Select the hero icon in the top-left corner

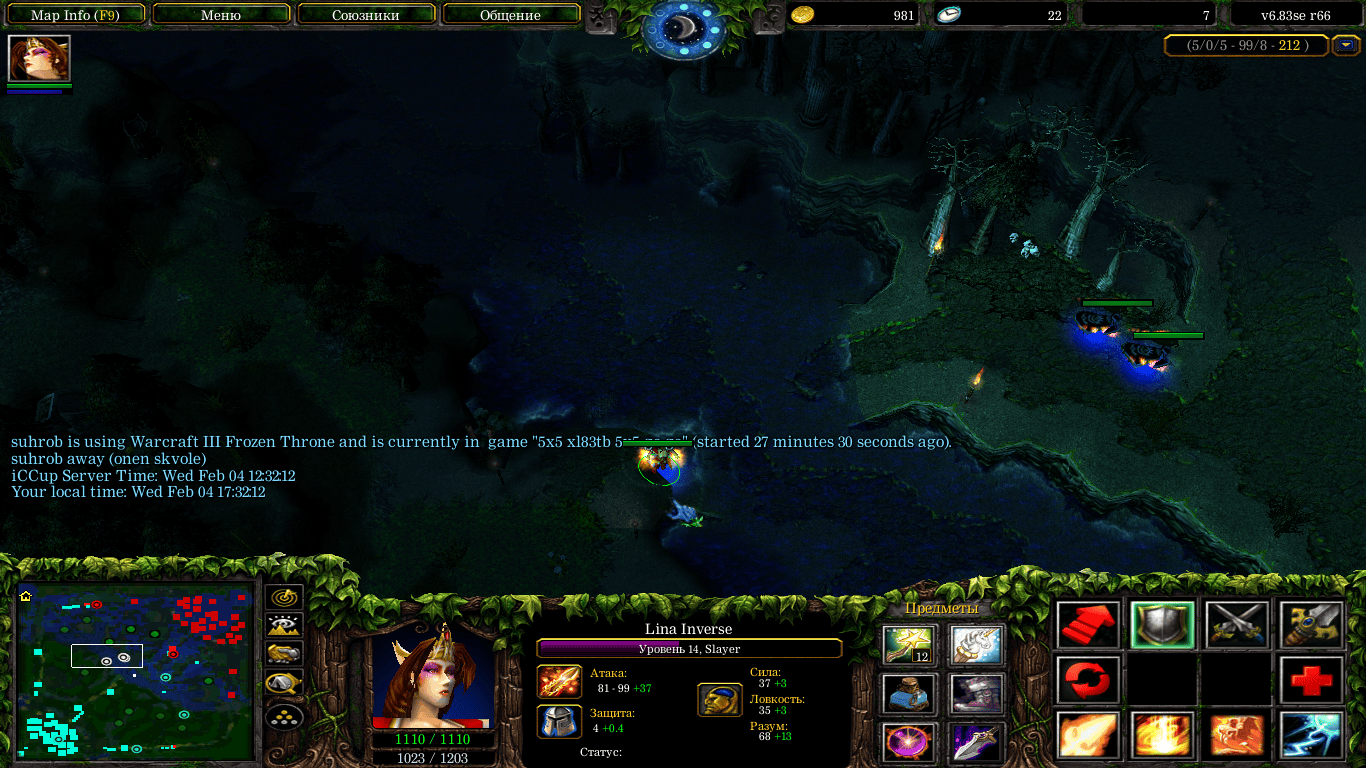pos(39,59)
